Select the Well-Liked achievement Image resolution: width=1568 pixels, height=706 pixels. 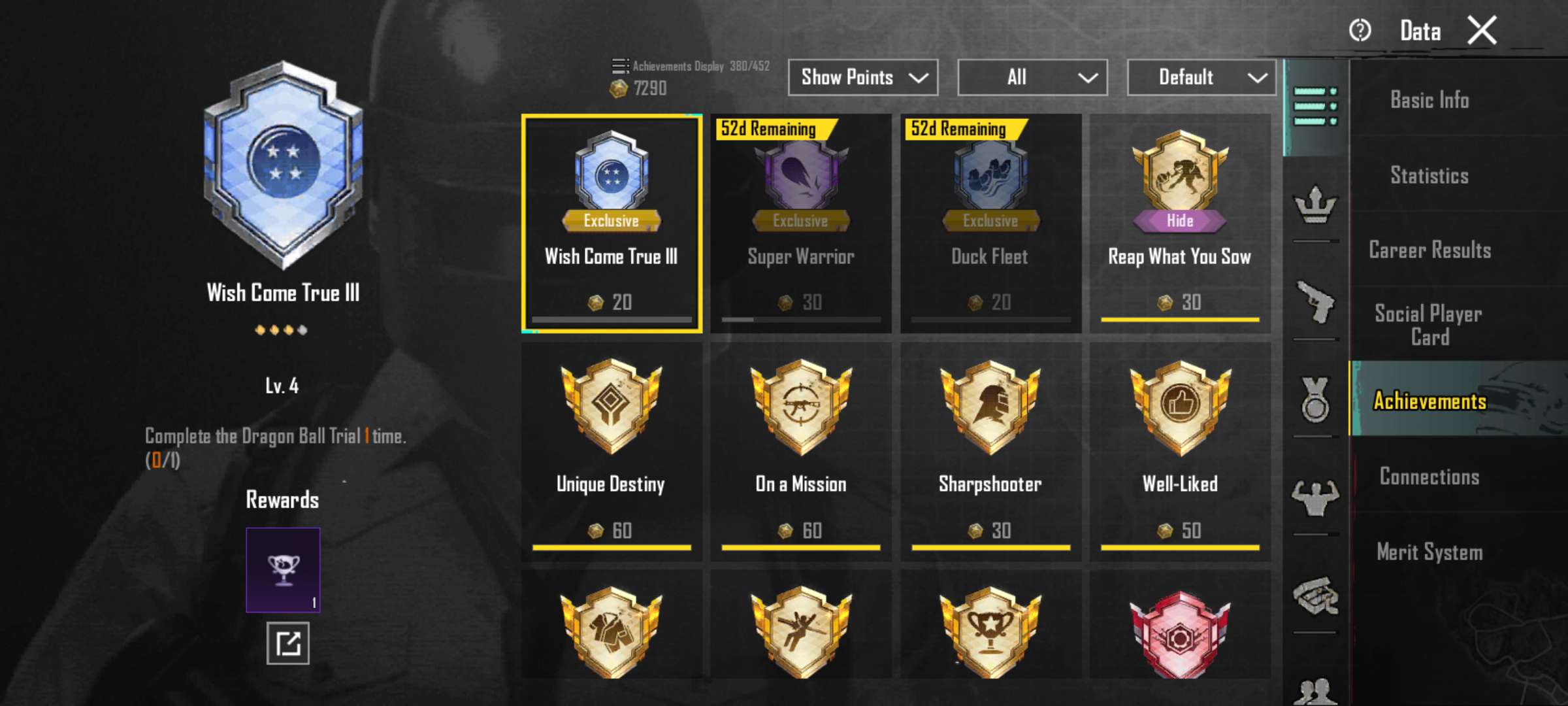(1180, 451)
